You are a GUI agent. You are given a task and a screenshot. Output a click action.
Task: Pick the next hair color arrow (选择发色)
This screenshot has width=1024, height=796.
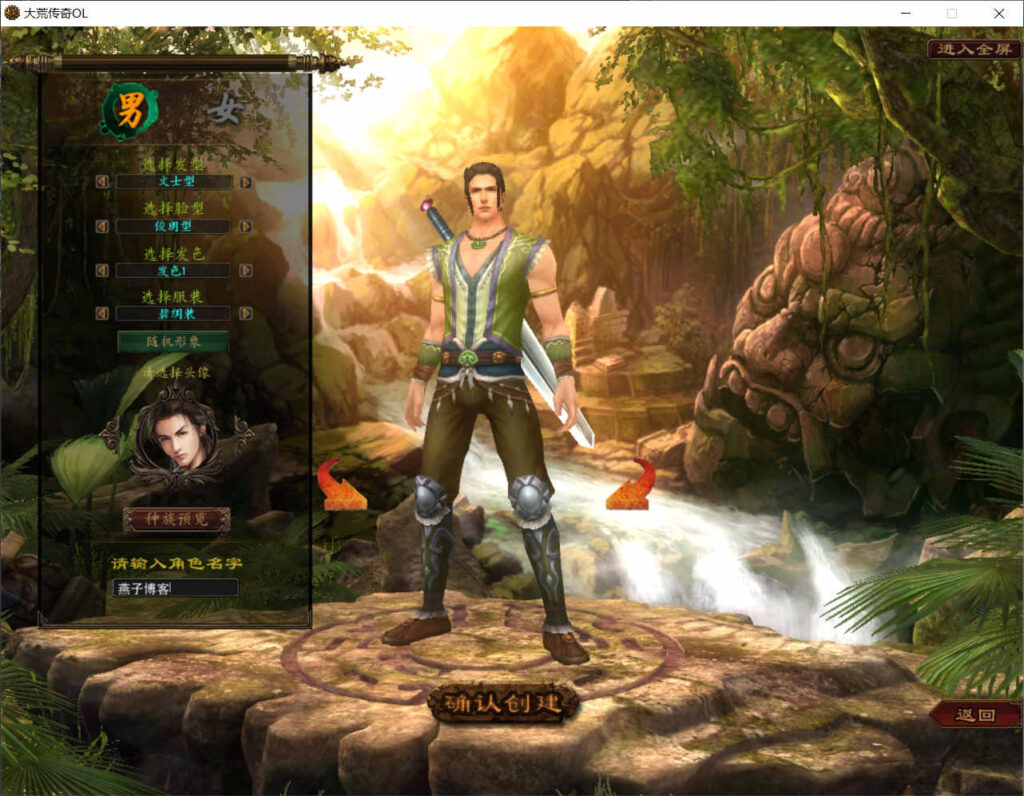pos(245,270)
